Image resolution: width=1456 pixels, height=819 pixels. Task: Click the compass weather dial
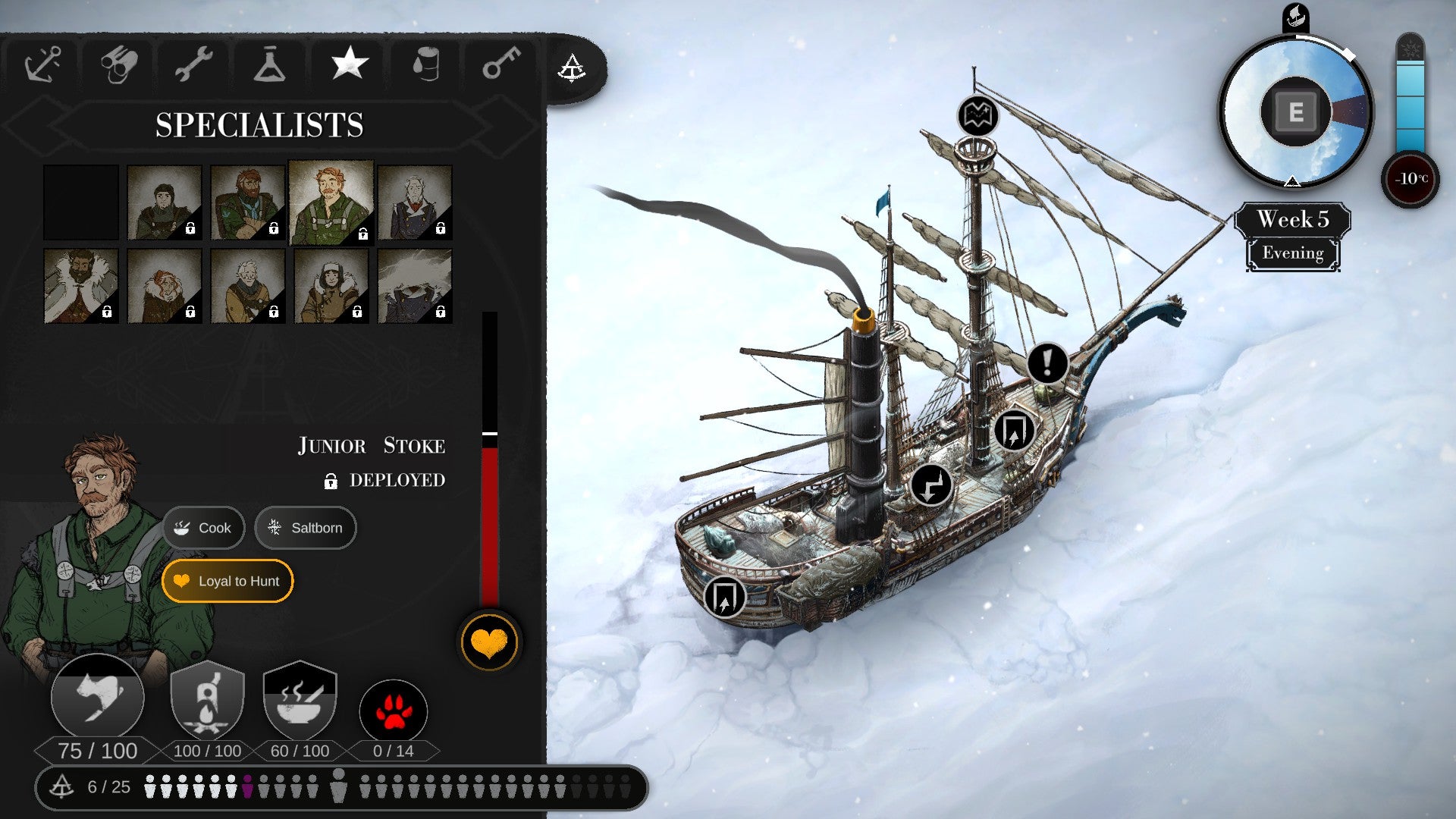click(x=1295, y=112)
